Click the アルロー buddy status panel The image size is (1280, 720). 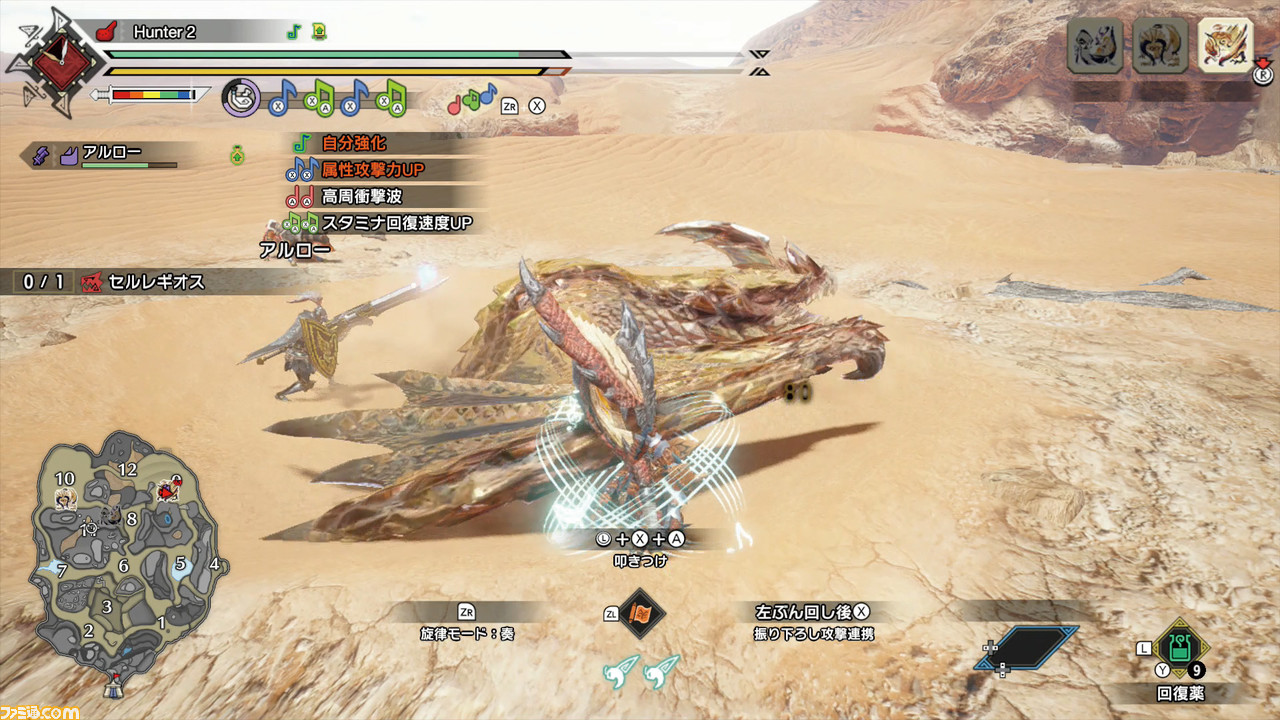click(110, 155)
